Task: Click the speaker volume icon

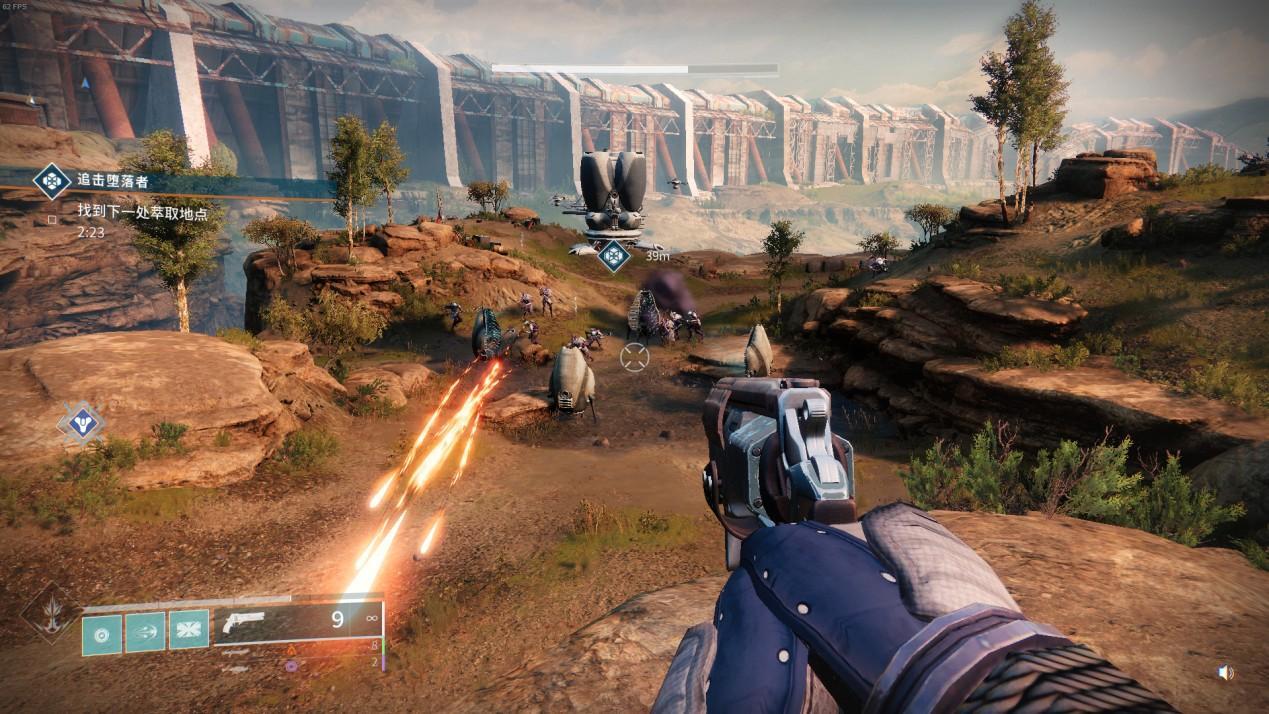Action: 1225,673
